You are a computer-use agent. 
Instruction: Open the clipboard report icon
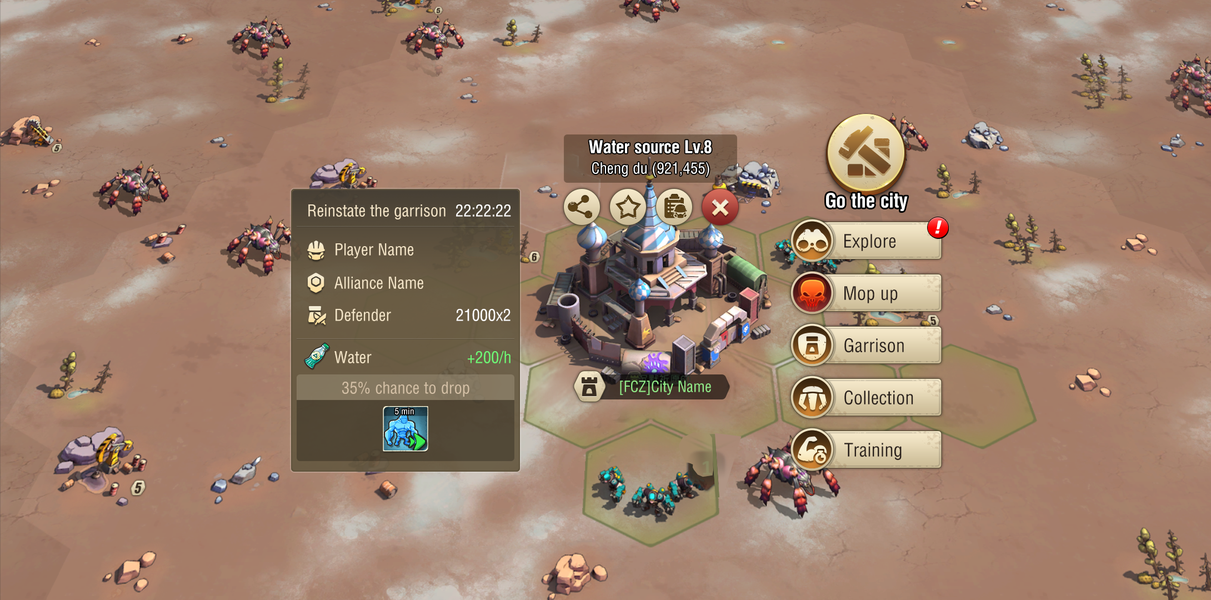(675, 208)
